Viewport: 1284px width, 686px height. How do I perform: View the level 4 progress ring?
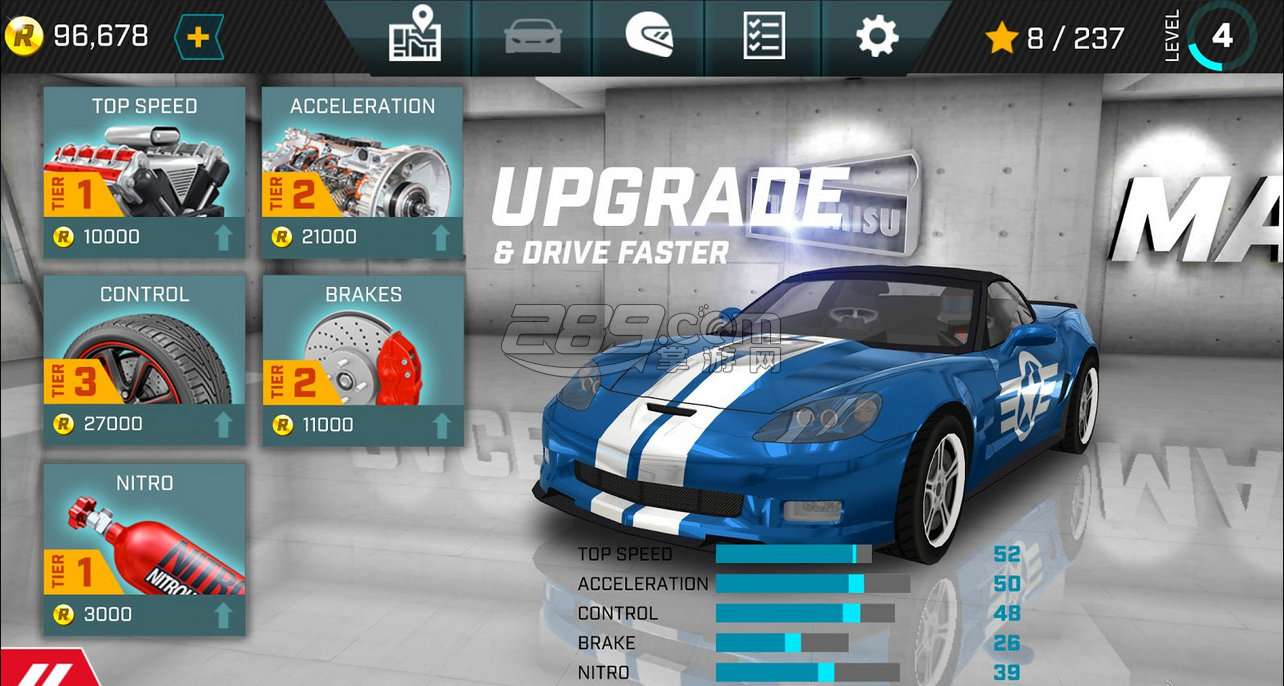[x=1222, y=37]
